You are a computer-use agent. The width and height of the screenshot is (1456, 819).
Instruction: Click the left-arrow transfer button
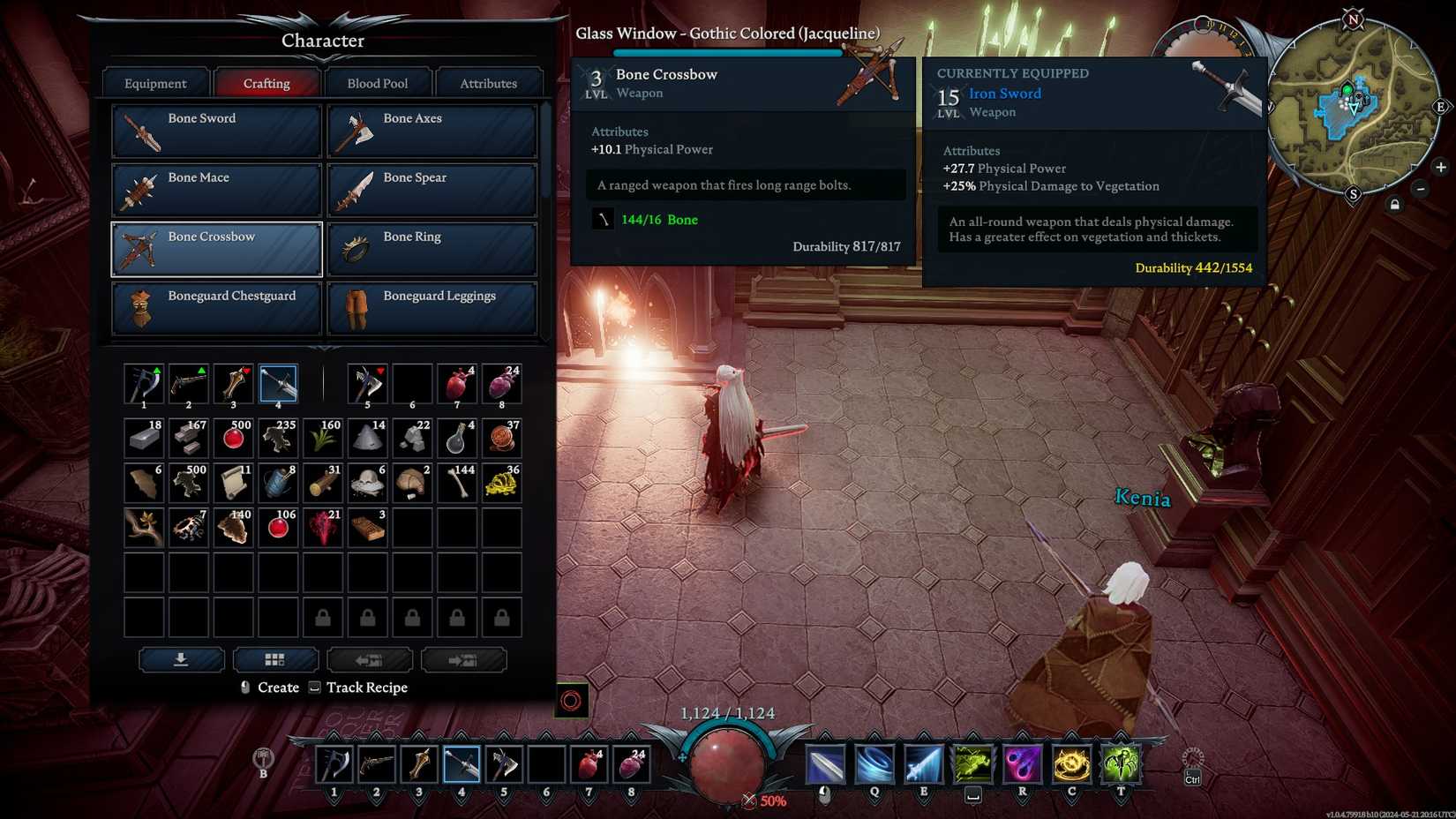click(370, 658)
